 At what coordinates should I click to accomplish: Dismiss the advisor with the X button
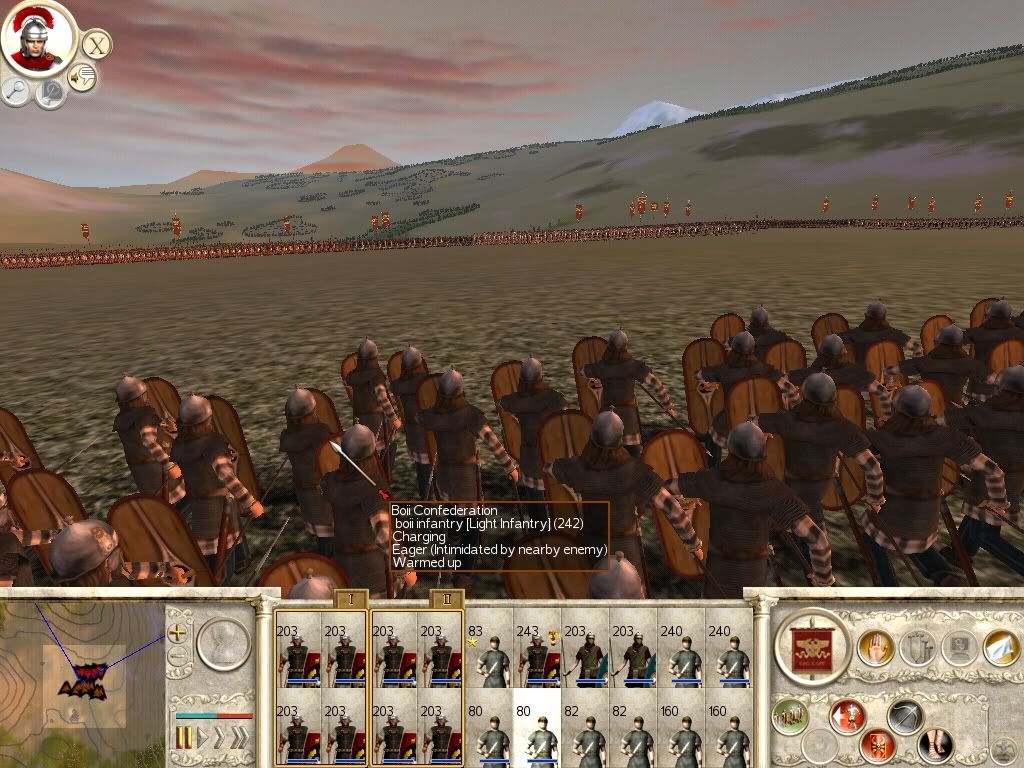tap(96, 44)
